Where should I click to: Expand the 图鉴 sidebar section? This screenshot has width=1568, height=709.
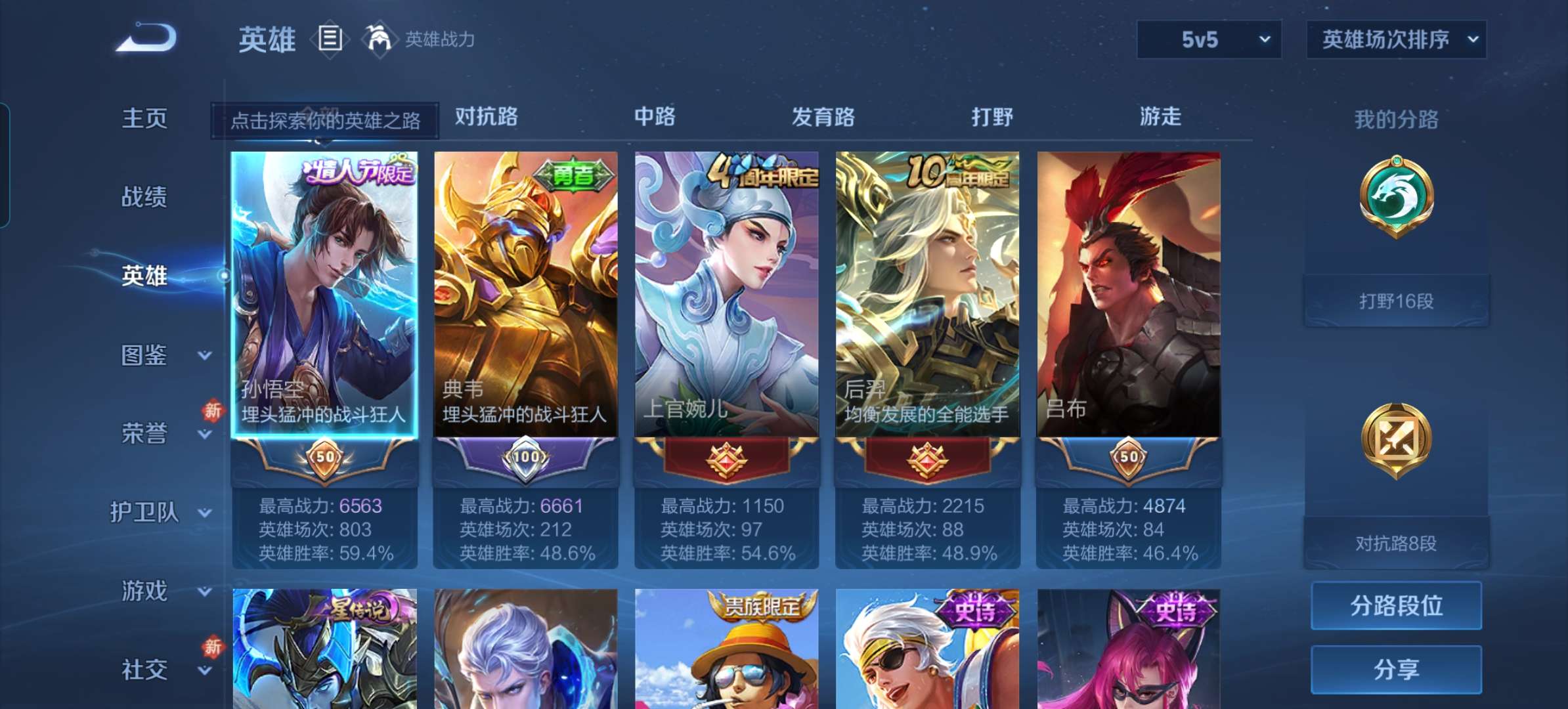[x=146, y=356]
